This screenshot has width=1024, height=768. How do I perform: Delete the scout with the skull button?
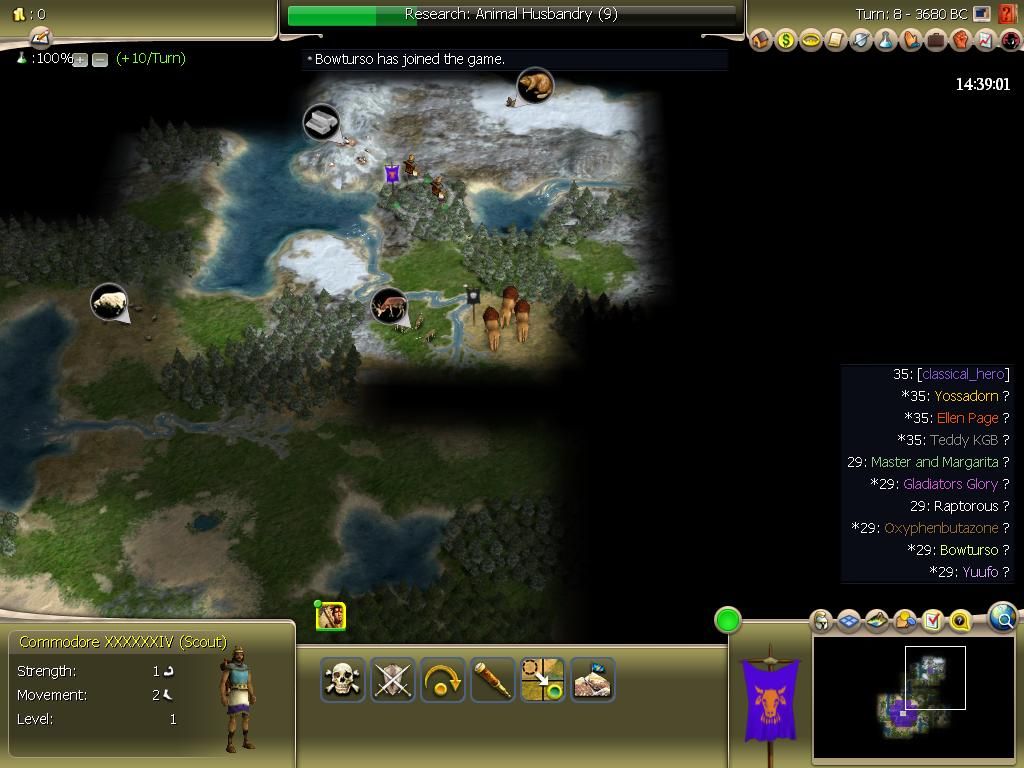coord(342,680)
